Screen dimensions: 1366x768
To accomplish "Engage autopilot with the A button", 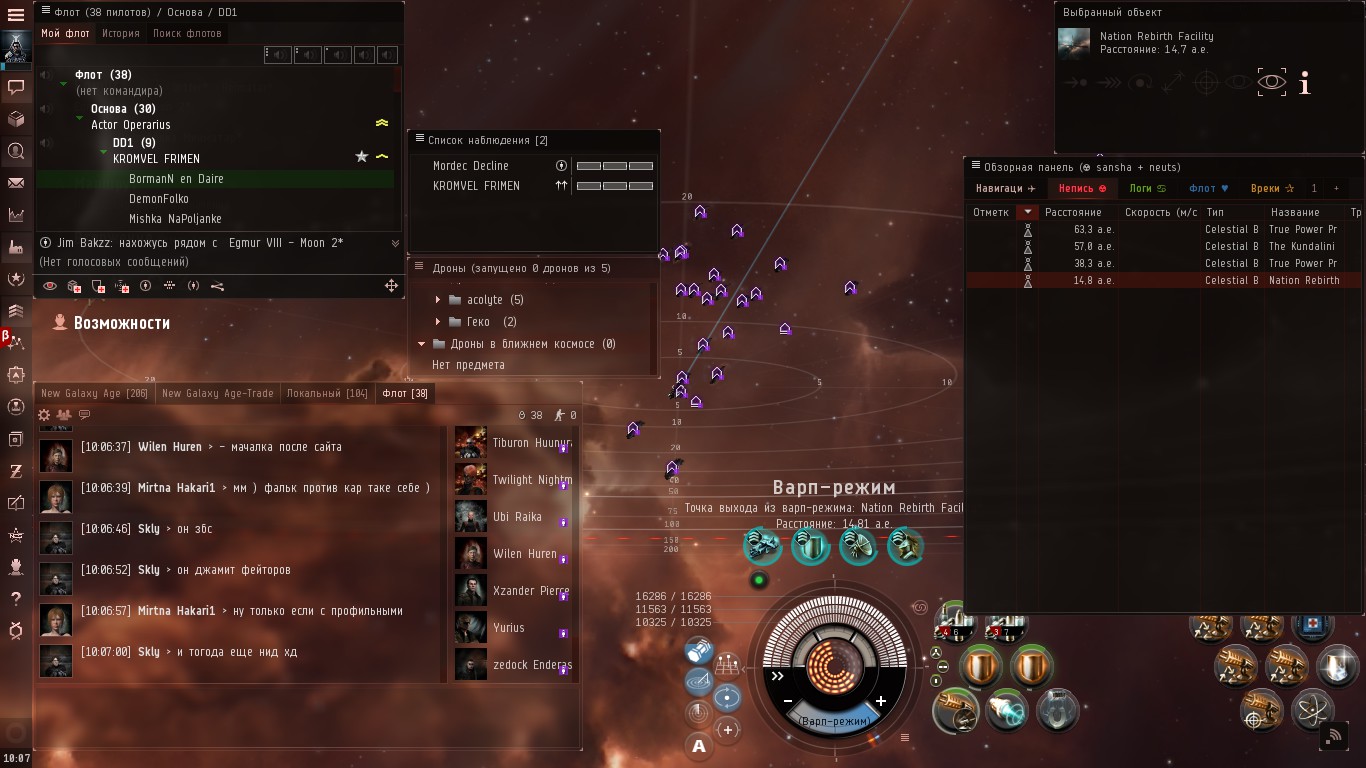I will tap(698, 745).
